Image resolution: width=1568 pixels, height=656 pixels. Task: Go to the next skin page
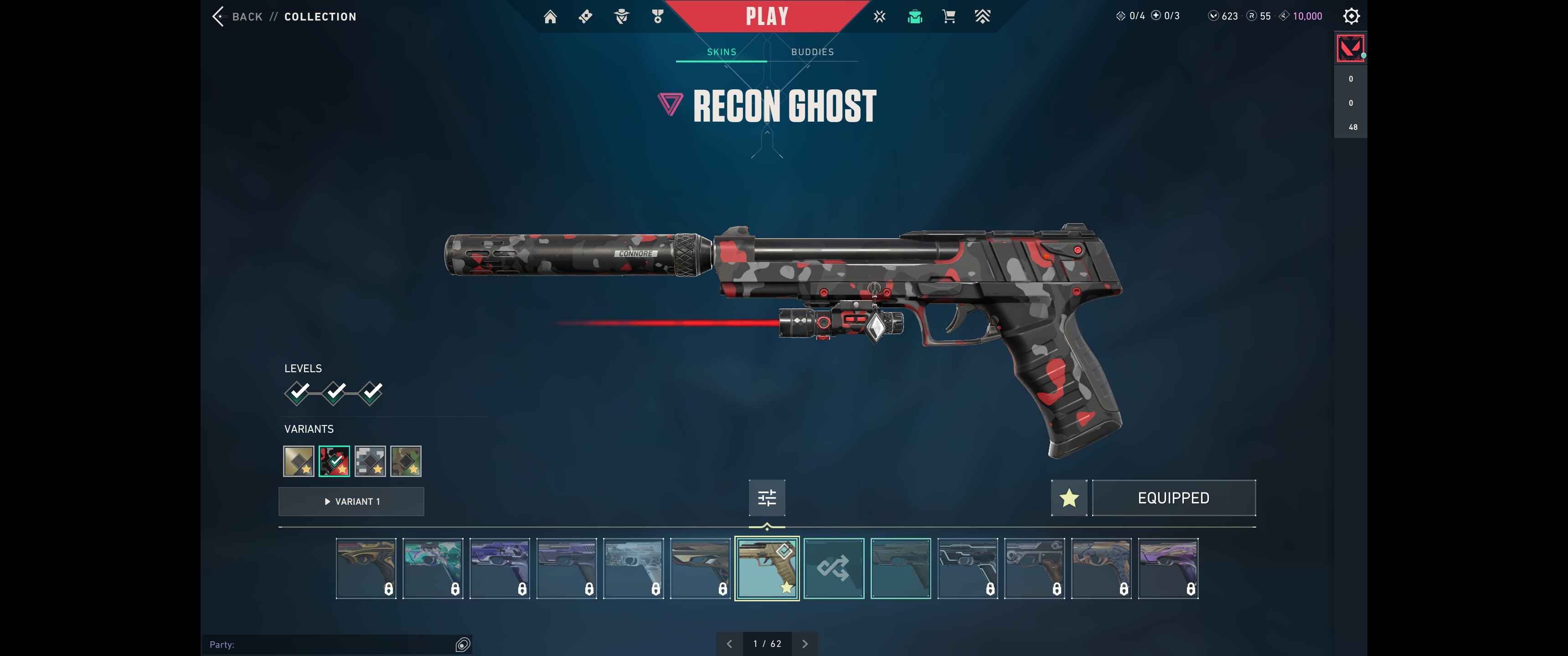coord(805,644)
